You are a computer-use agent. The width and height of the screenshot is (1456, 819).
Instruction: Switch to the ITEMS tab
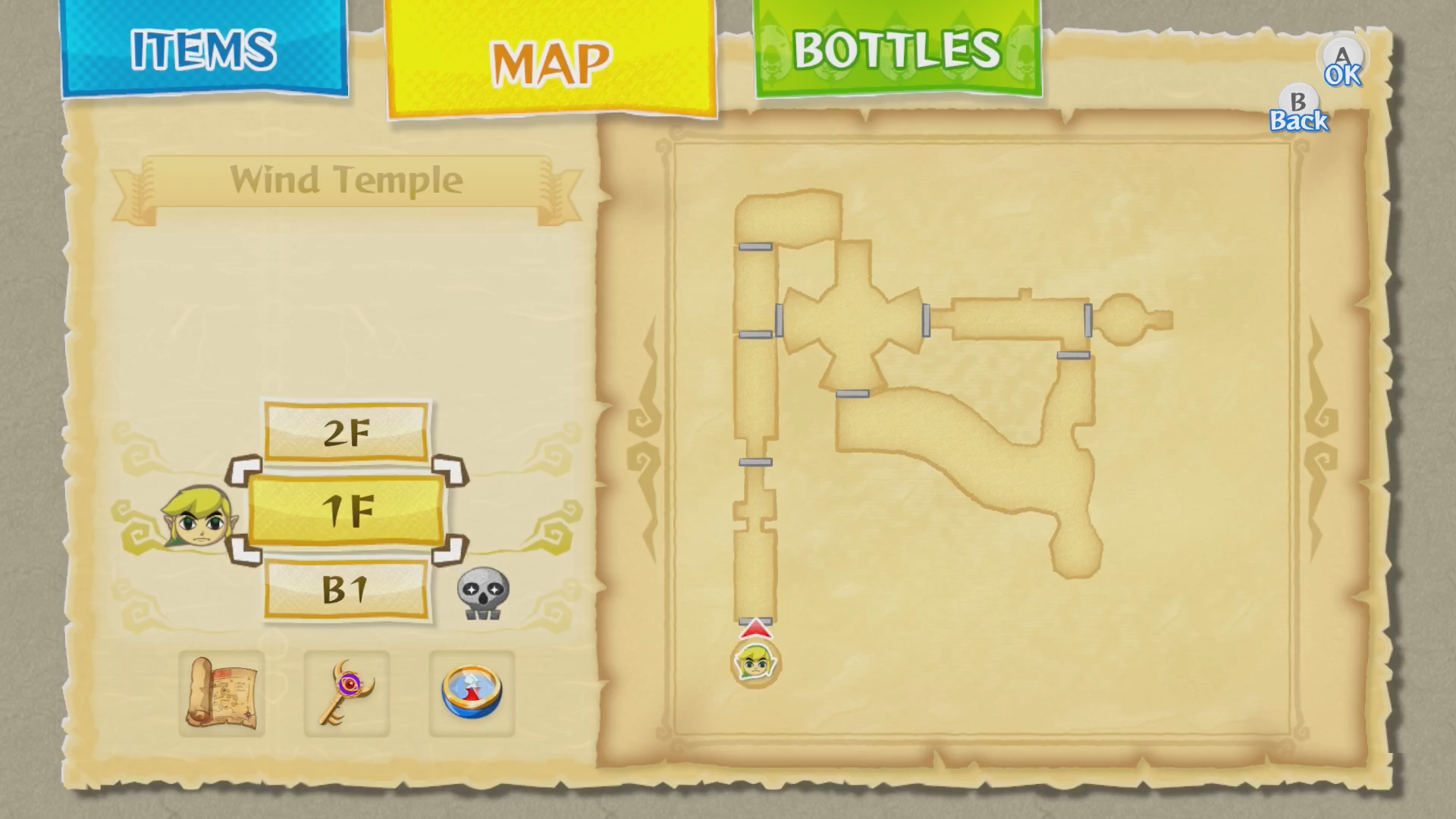[x=202, y=49]
